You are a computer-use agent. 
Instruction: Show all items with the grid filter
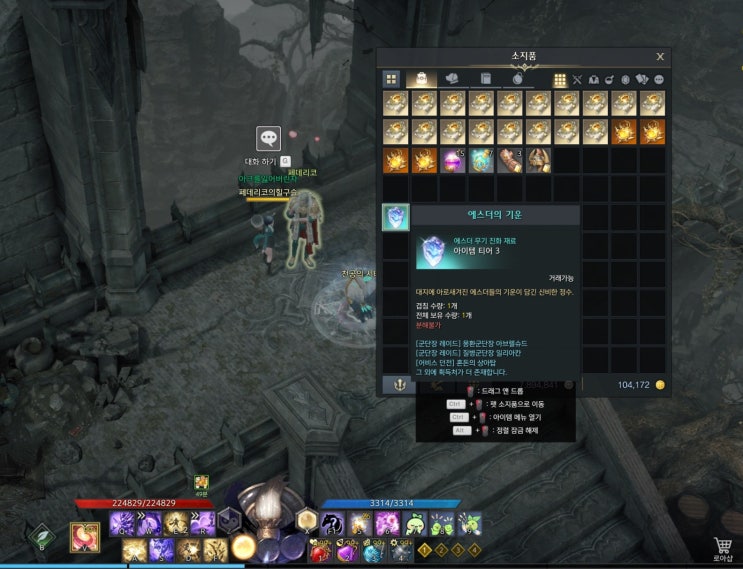coord(560,79)
